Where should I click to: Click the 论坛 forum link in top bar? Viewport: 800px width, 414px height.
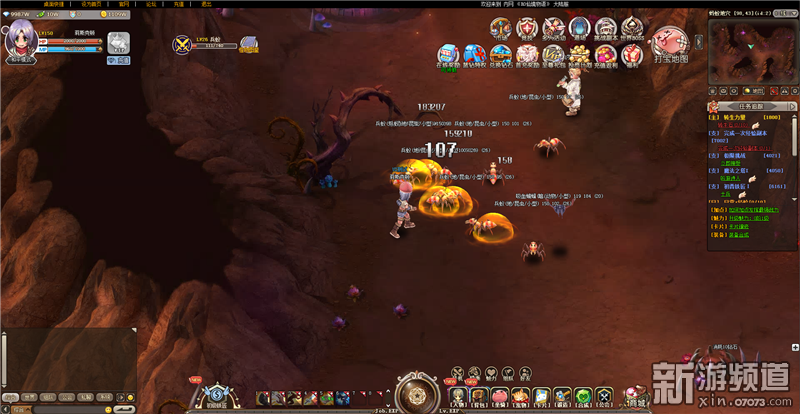(x=151, y=4)
